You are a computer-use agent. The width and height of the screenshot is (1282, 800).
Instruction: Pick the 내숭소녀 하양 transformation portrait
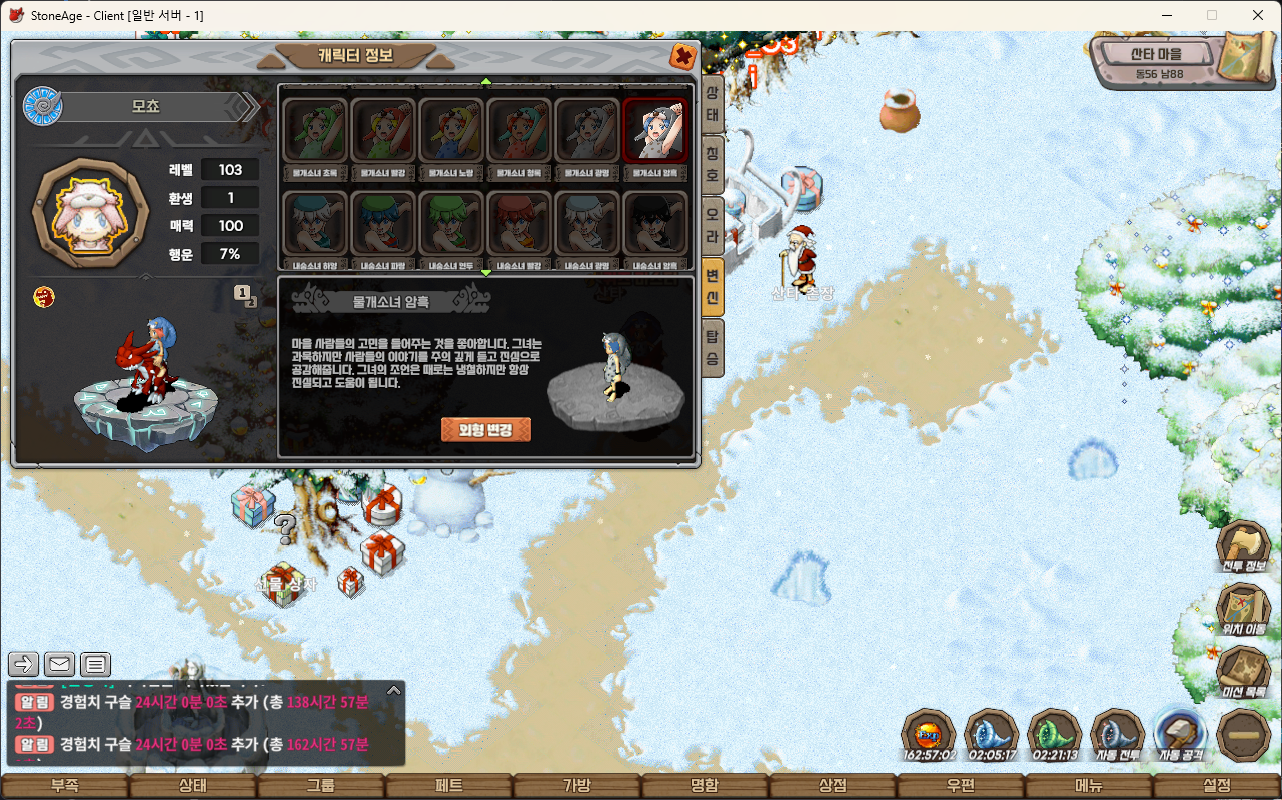coord(315,224)
